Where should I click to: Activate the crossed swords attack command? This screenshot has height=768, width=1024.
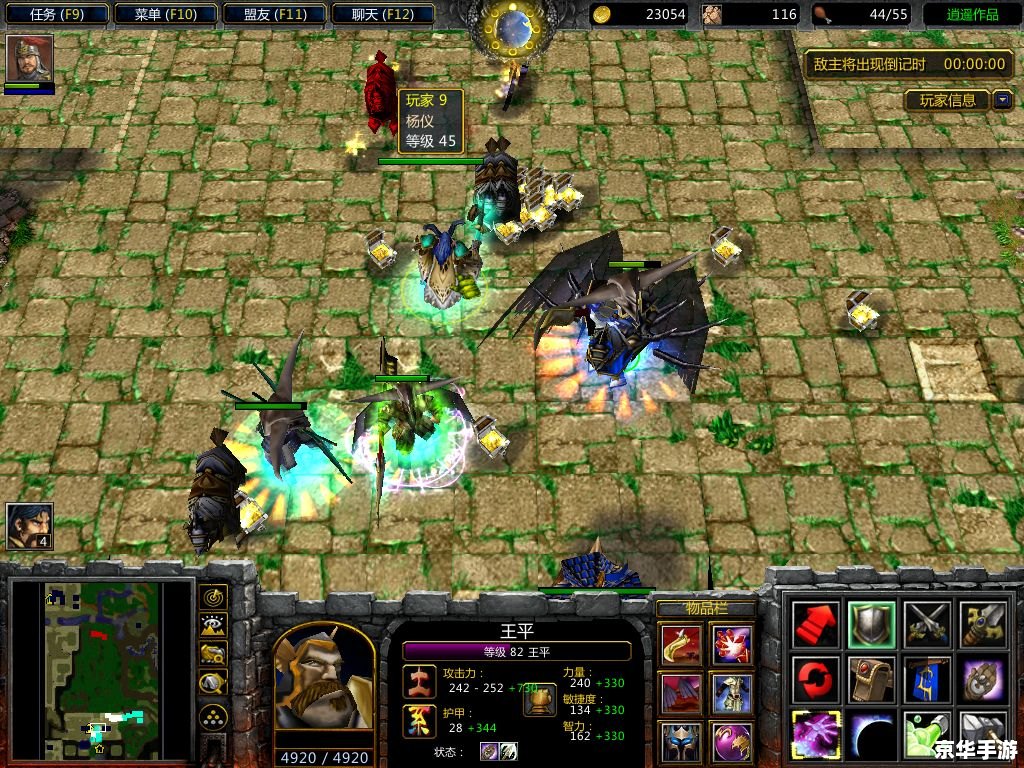pyautogui.click(x=924, y=625)
